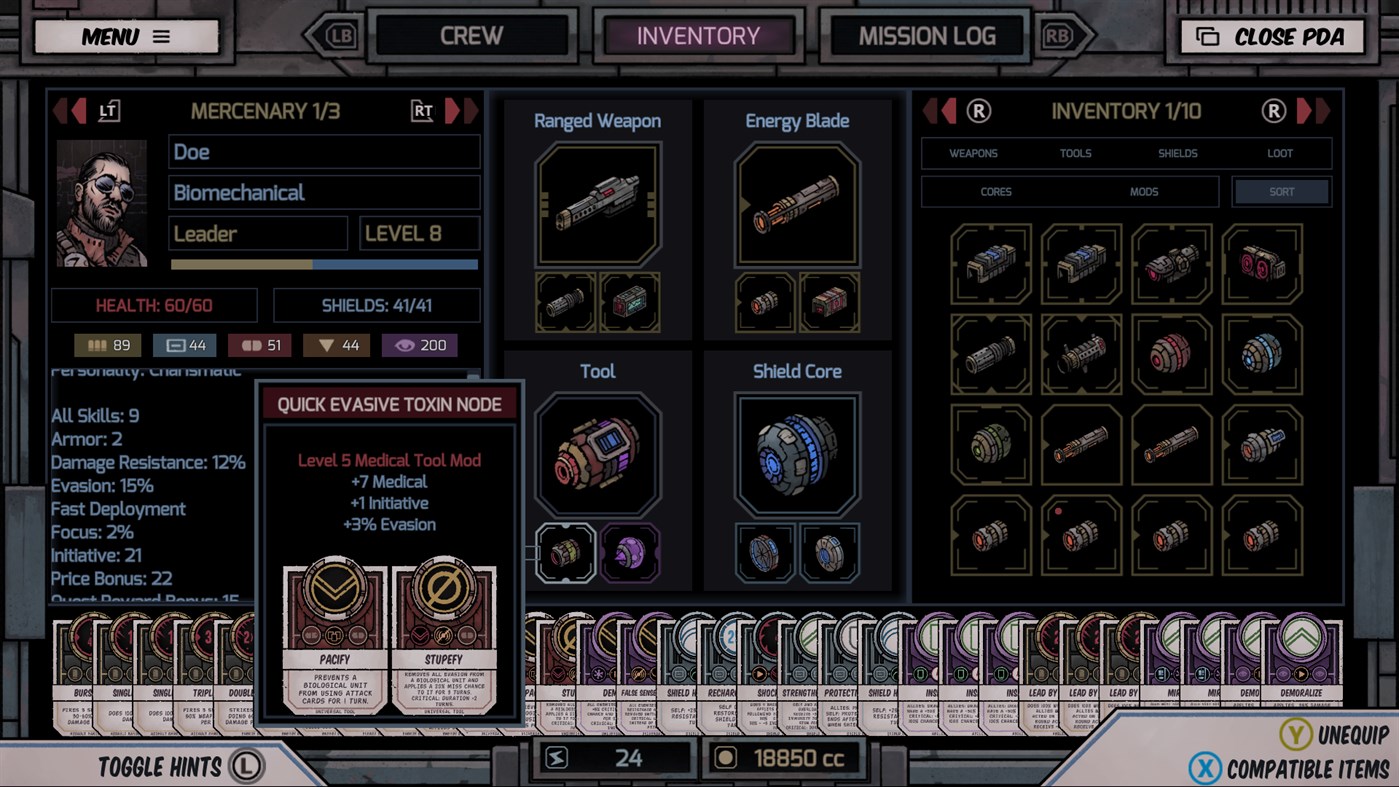Image resolution: width=1399 pixels, height=787 pixels.
Task: Select the equipped Ranged Weapon icon
Action: 597,205
